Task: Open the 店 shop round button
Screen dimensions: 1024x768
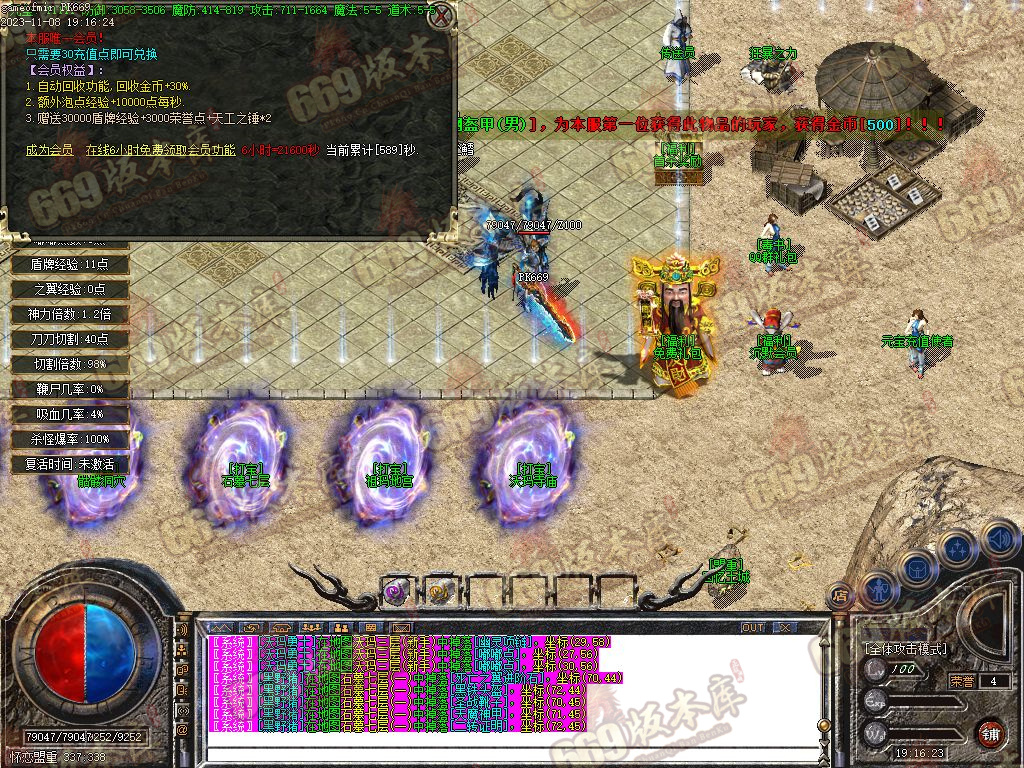Action: 840,597
